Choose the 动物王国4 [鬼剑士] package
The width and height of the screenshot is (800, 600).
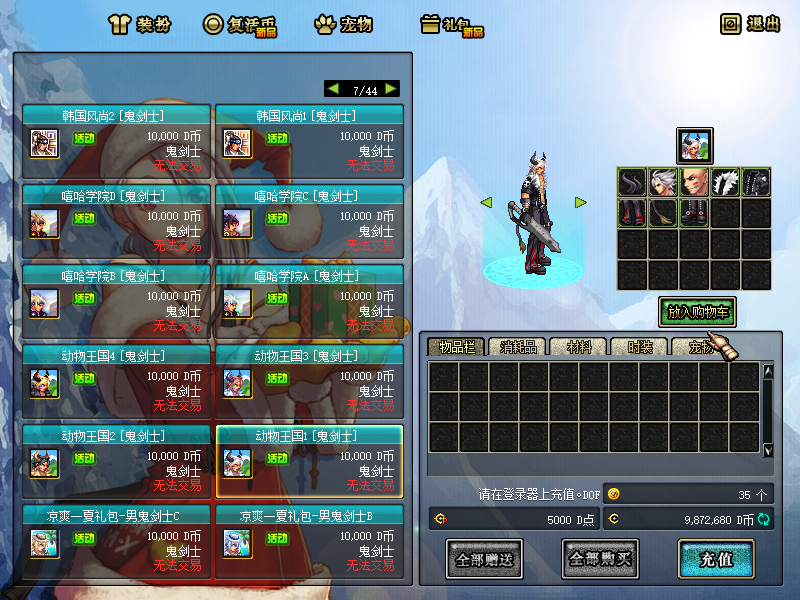pos(116,381)
